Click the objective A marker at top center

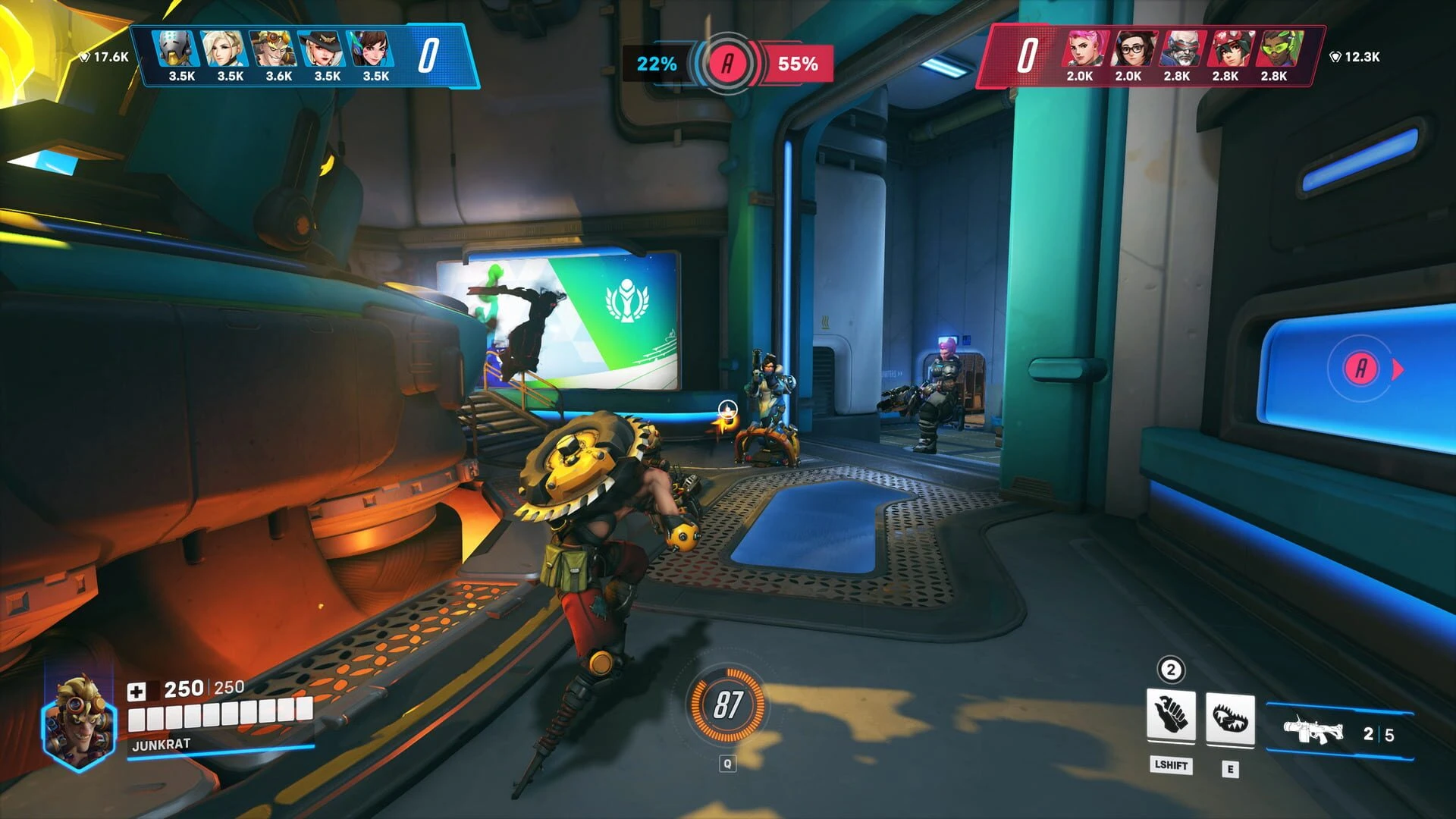pyautogui.click(x=727, y=64)
